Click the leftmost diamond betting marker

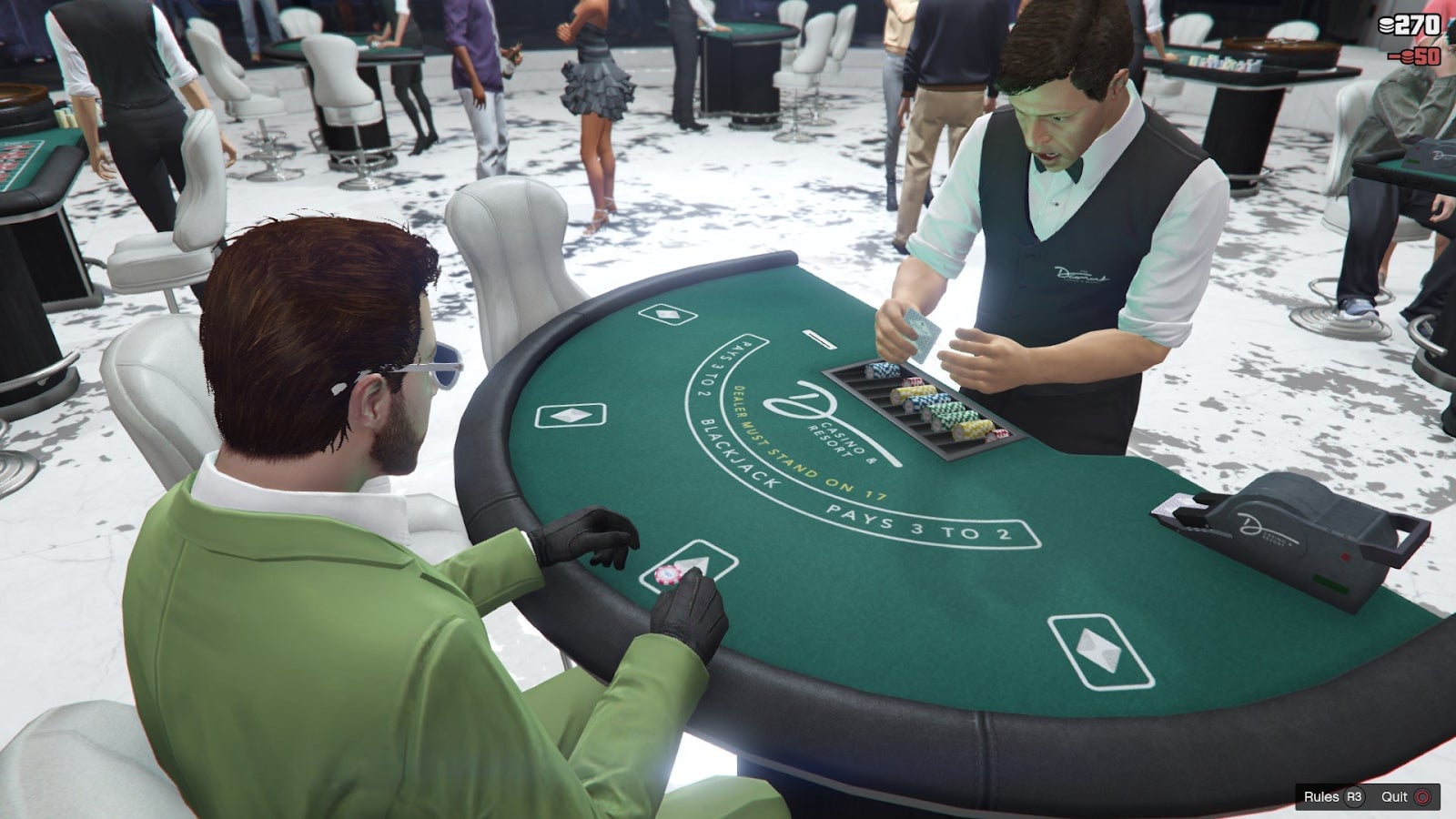(571, 416)
